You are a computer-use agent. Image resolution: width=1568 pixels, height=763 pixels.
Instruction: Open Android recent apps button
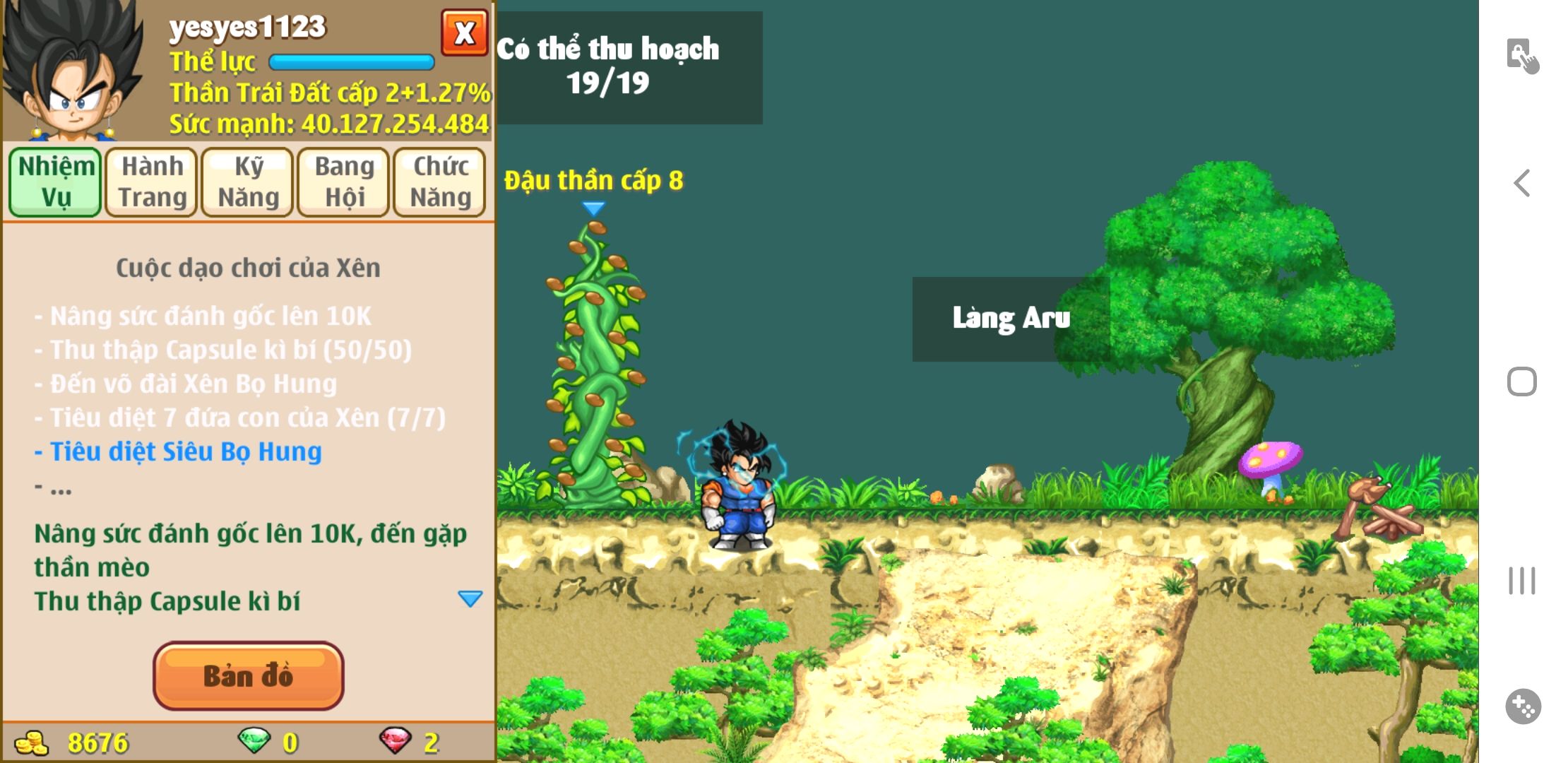1522,581
